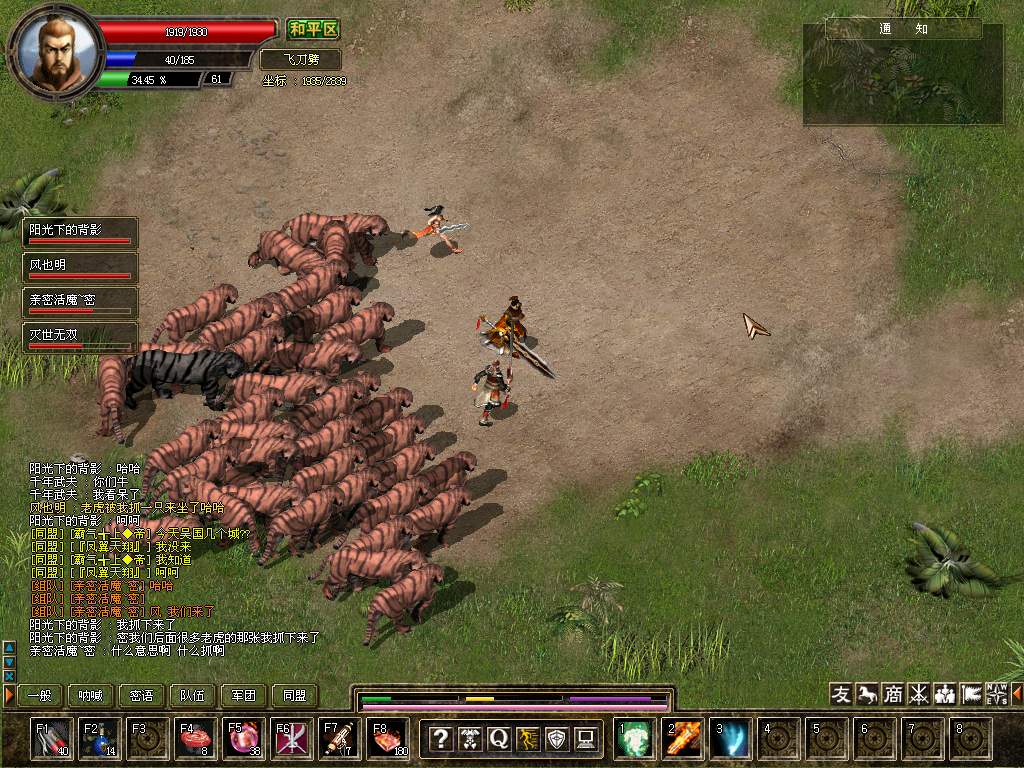1024x768 pixels.
Task: Switch to the 一般 general chat channel
Action: pos(40,696)
